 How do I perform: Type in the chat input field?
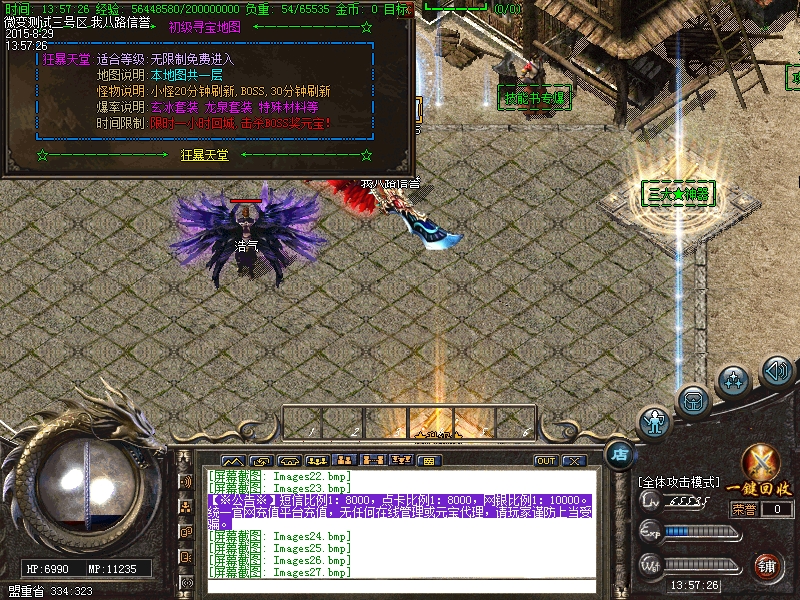(x=400, y=586)
